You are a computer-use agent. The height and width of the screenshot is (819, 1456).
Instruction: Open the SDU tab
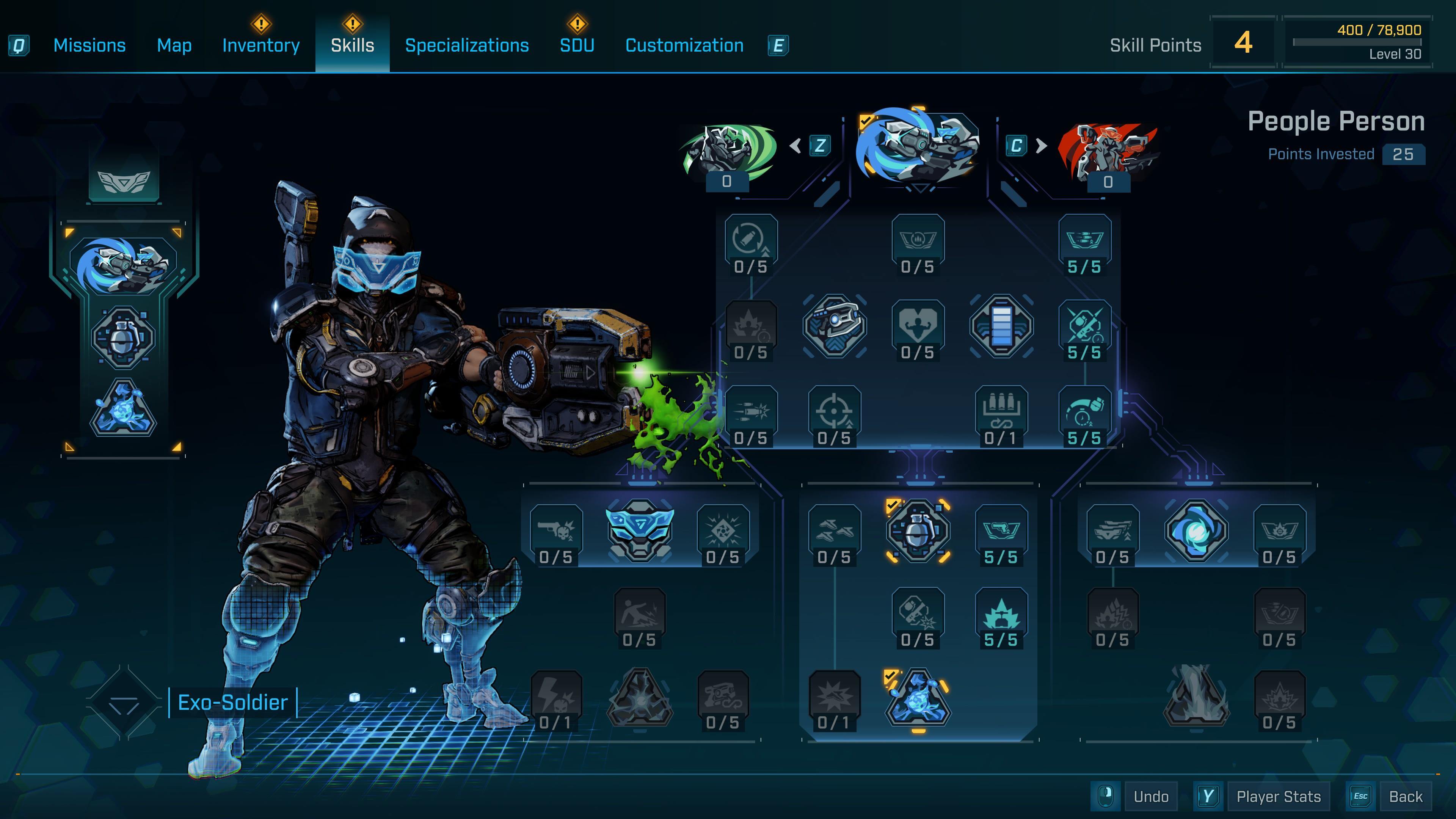point(576,45)
